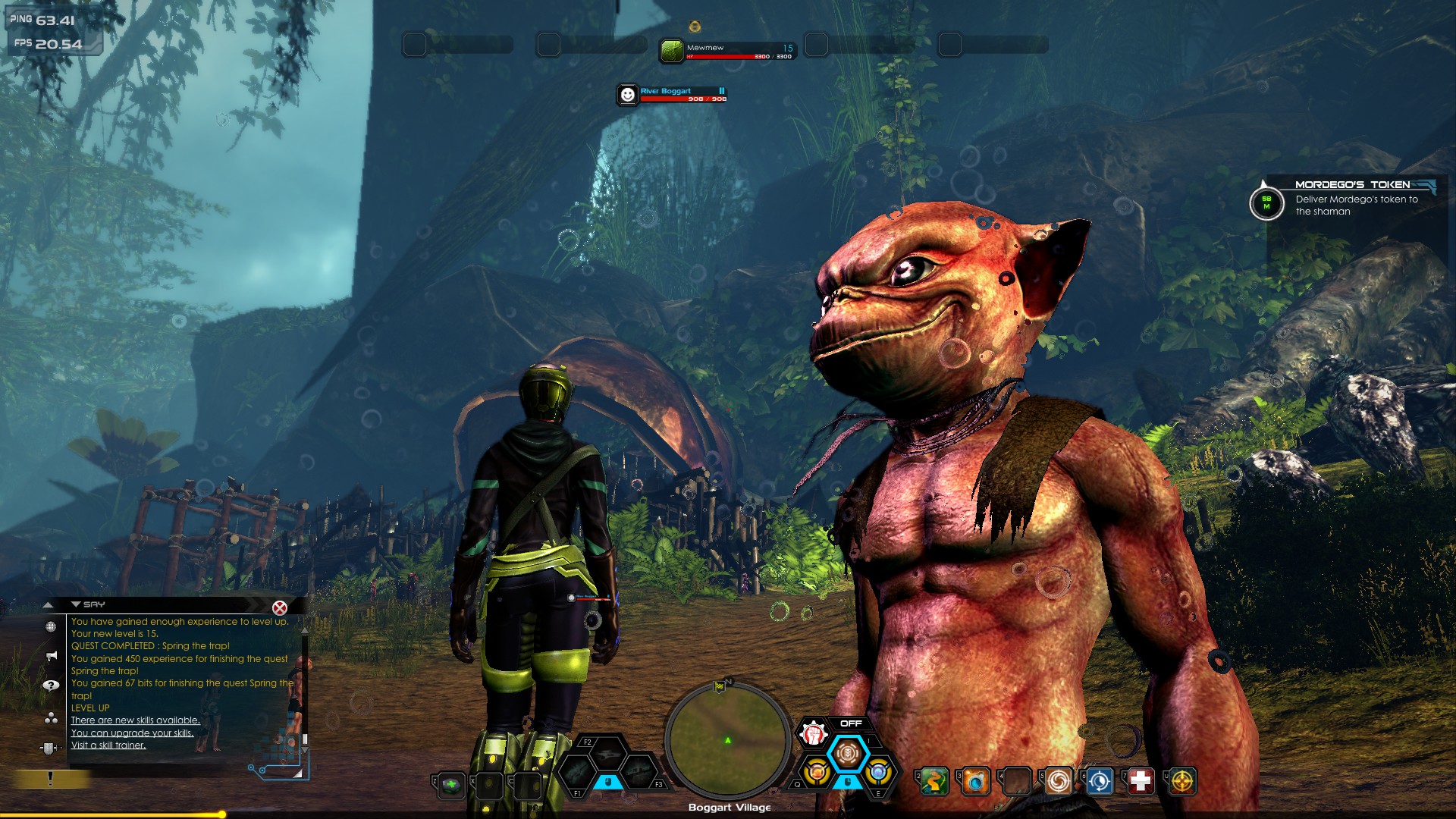Click the Mewmew player portrait

(x=672, y=51)
